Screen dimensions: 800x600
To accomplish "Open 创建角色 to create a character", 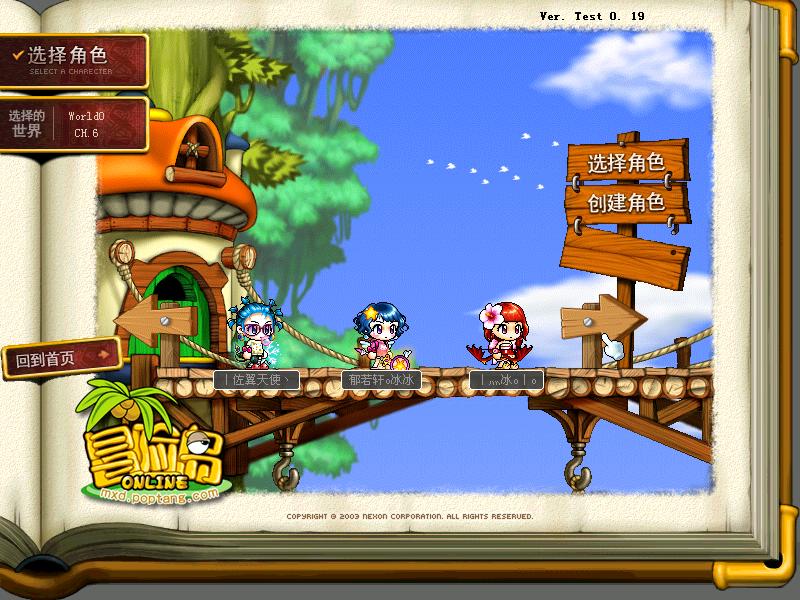I will tap(625, 203).
